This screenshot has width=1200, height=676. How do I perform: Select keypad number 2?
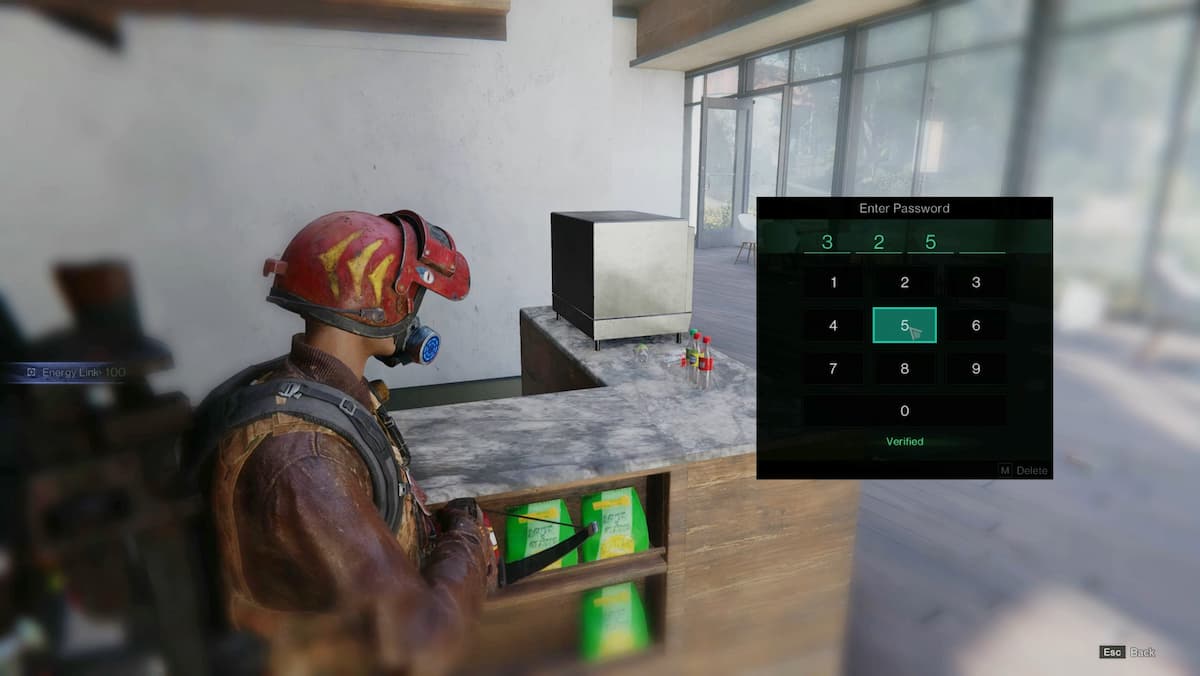904,282
